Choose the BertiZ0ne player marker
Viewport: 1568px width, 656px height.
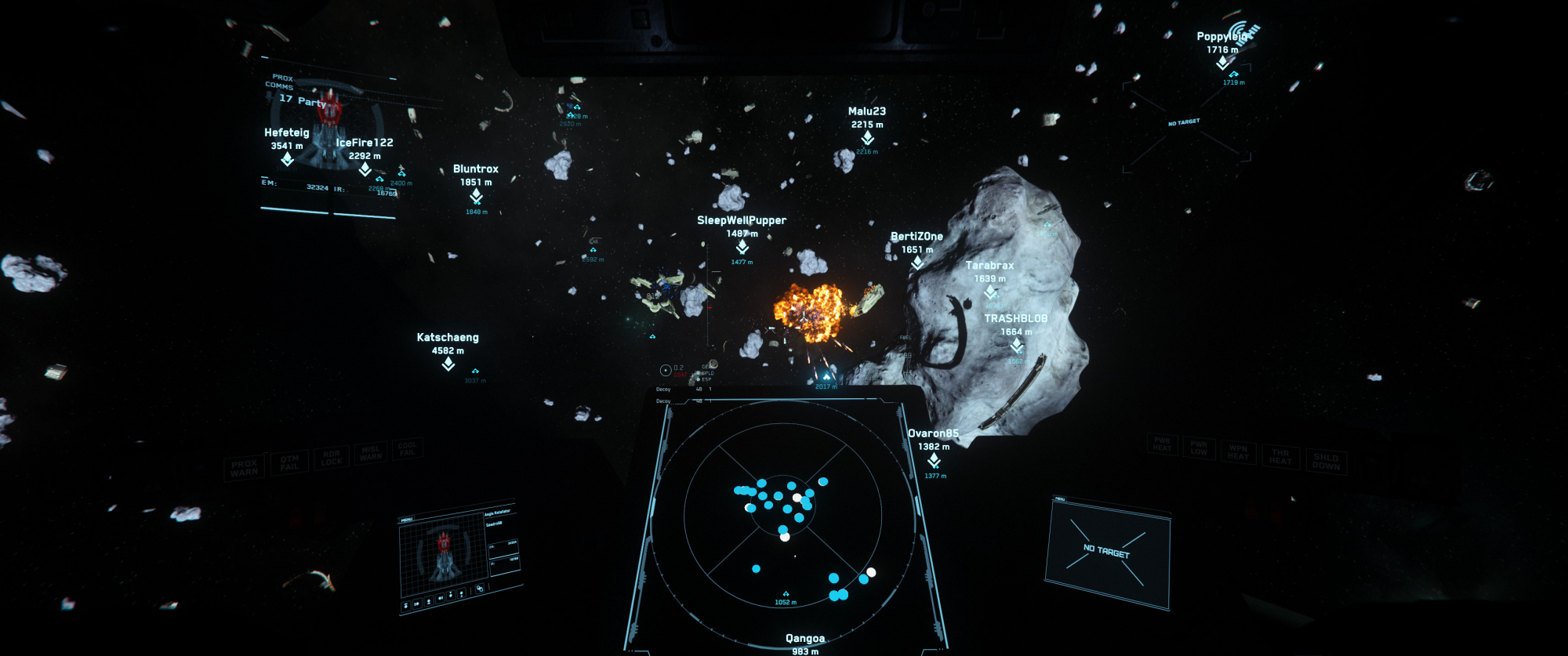(x=917, y=263)
